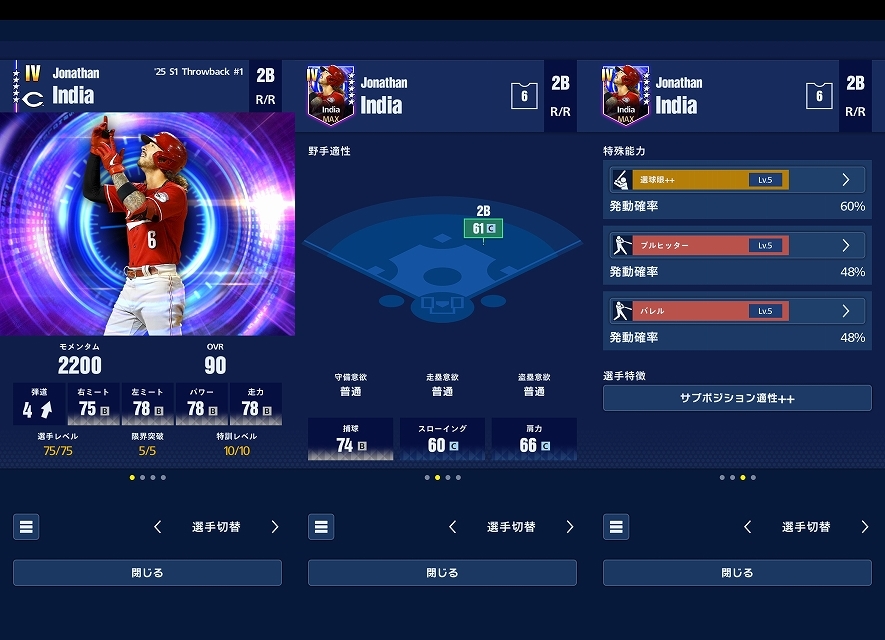
Task: Select the サブポジション適性++ trait button
Action: (737, 398)
